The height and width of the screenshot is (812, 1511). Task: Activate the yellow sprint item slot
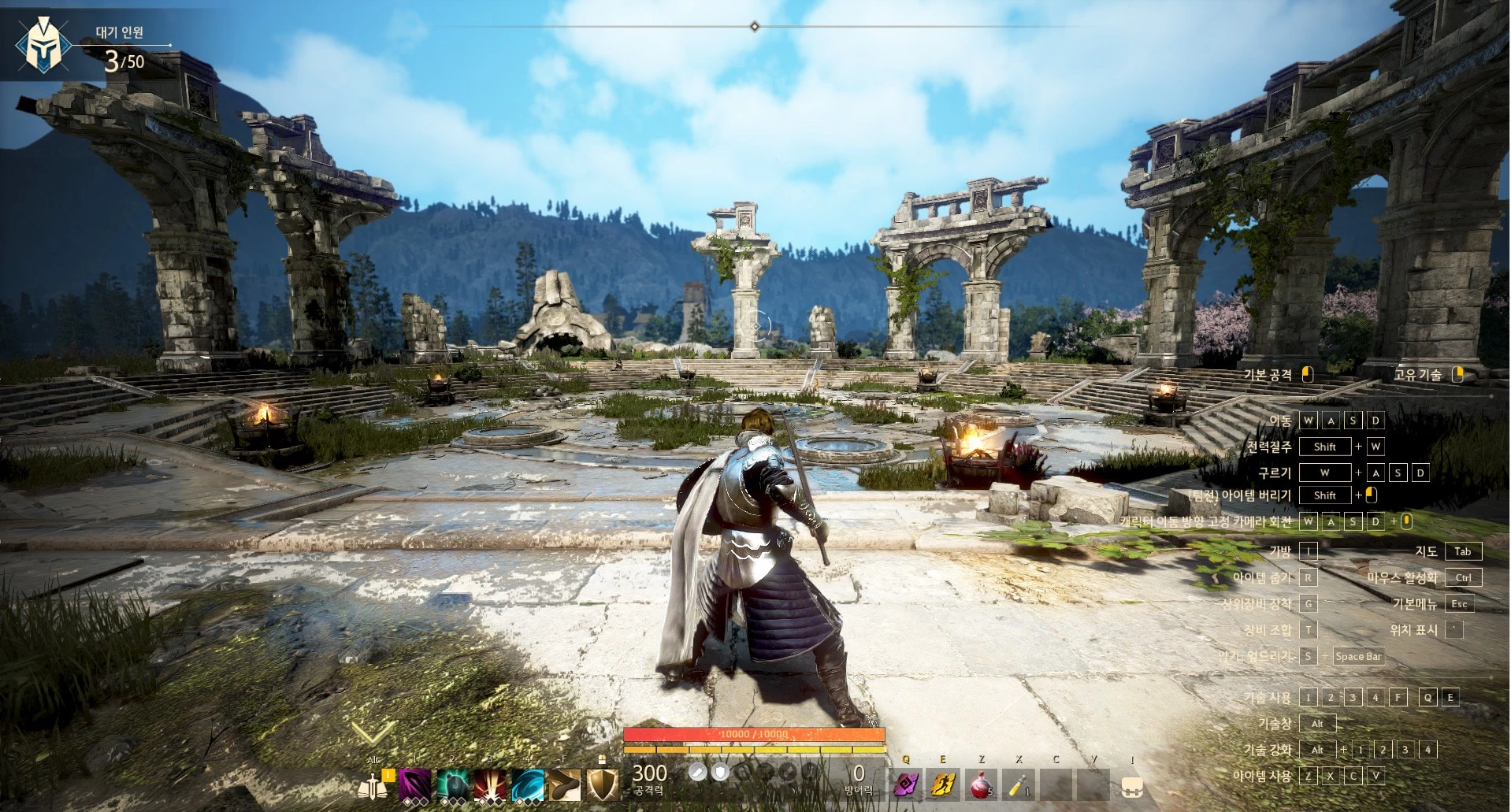(943, 784)
